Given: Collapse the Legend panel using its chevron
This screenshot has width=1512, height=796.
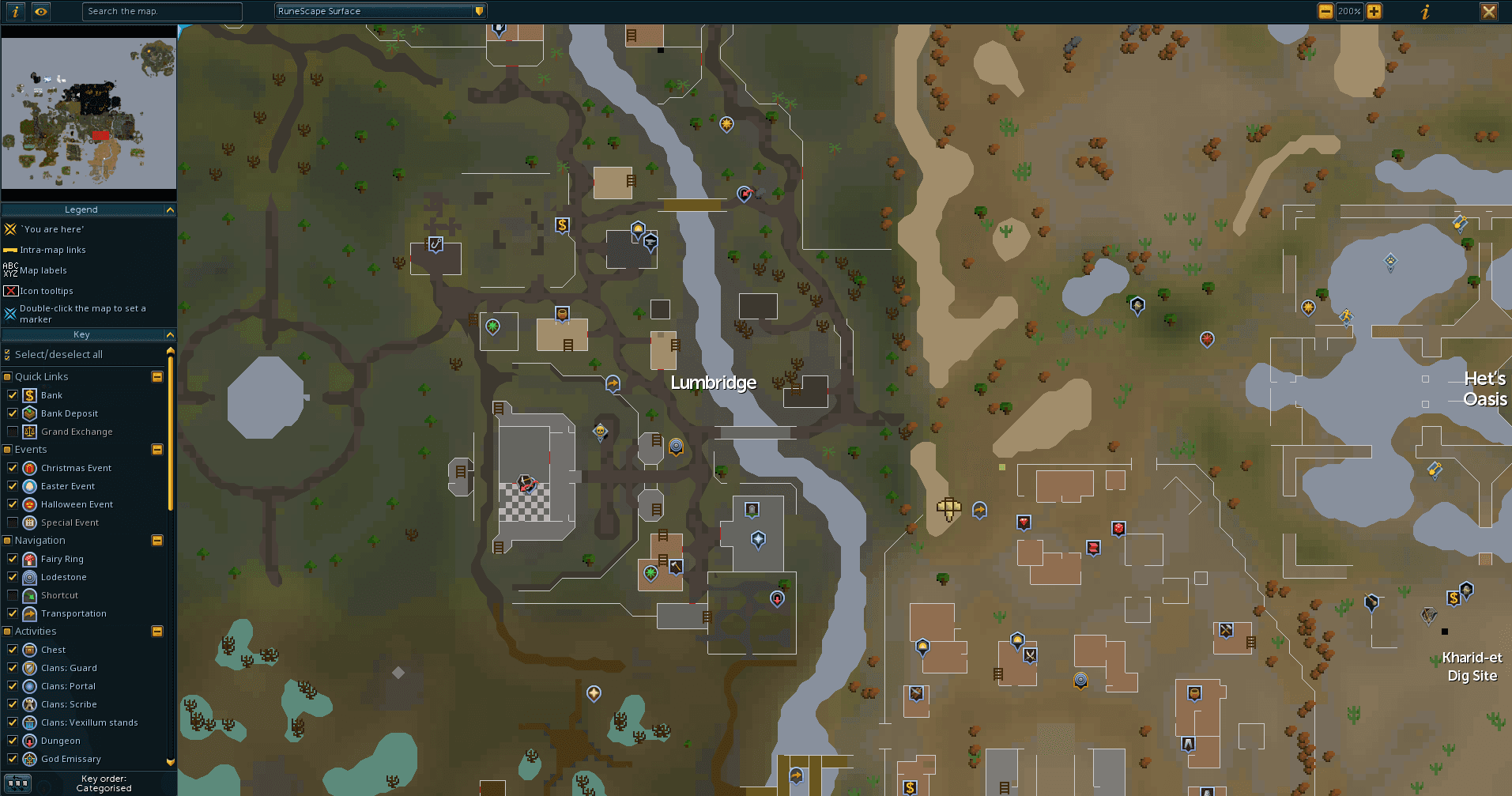Looking at the screenshot, I should click(170, 209).
